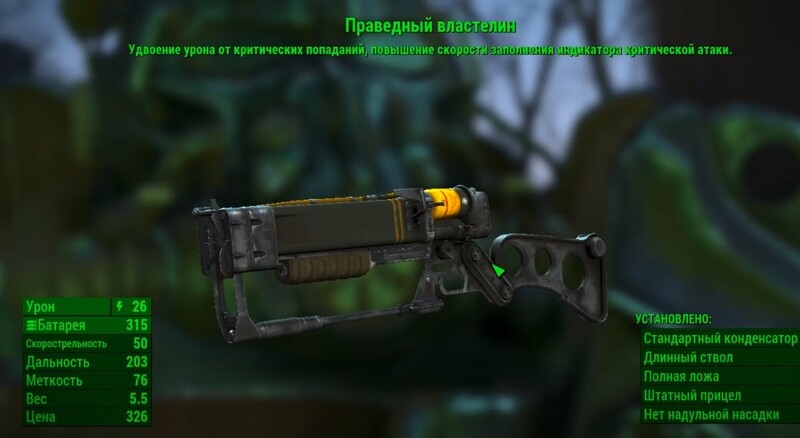Choose the Нет надульной насадки entry
The width and height of the screenshot is (800, 438).
(720, 416)
